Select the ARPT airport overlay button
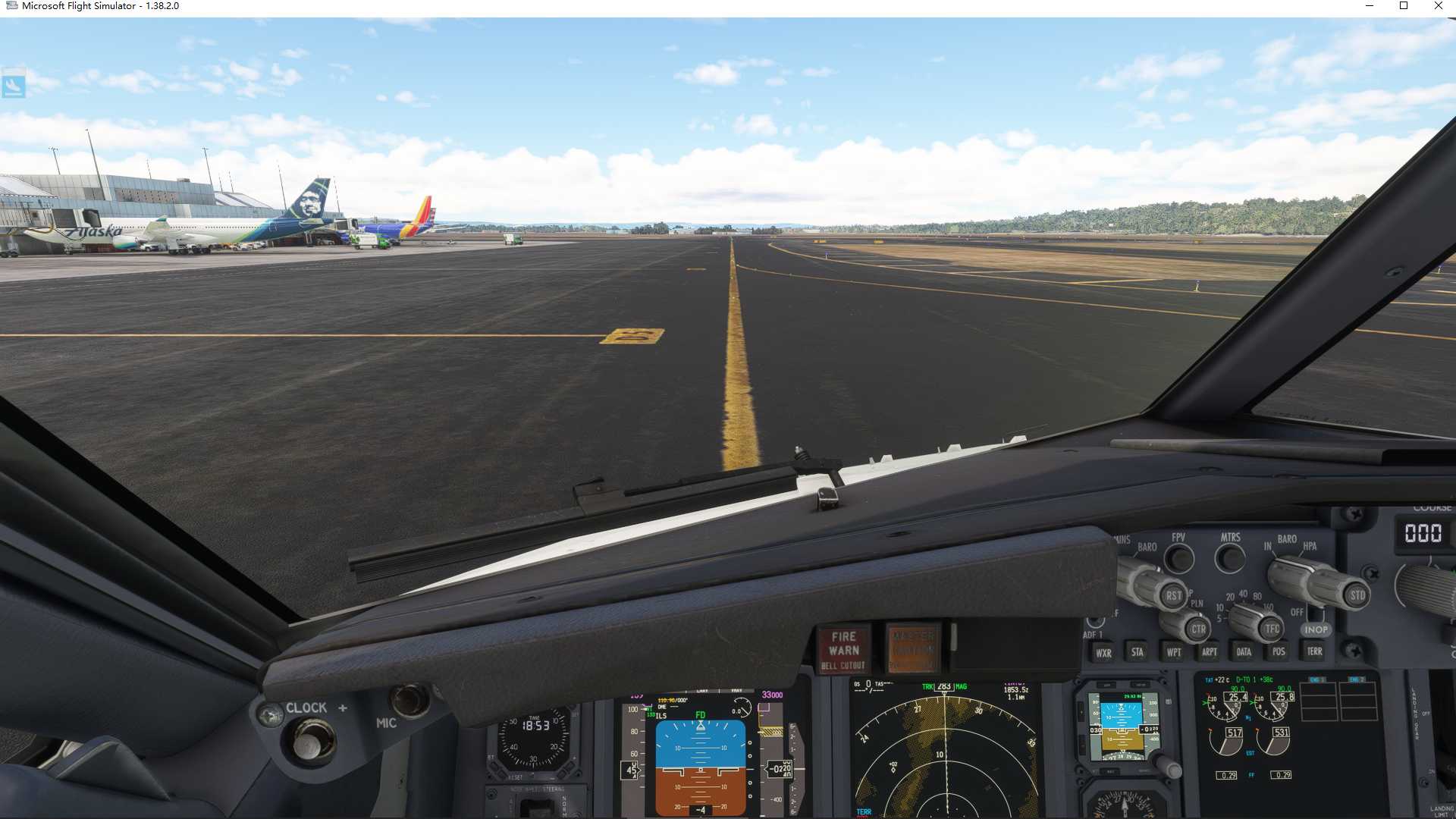 click(x=1210, y=652)
